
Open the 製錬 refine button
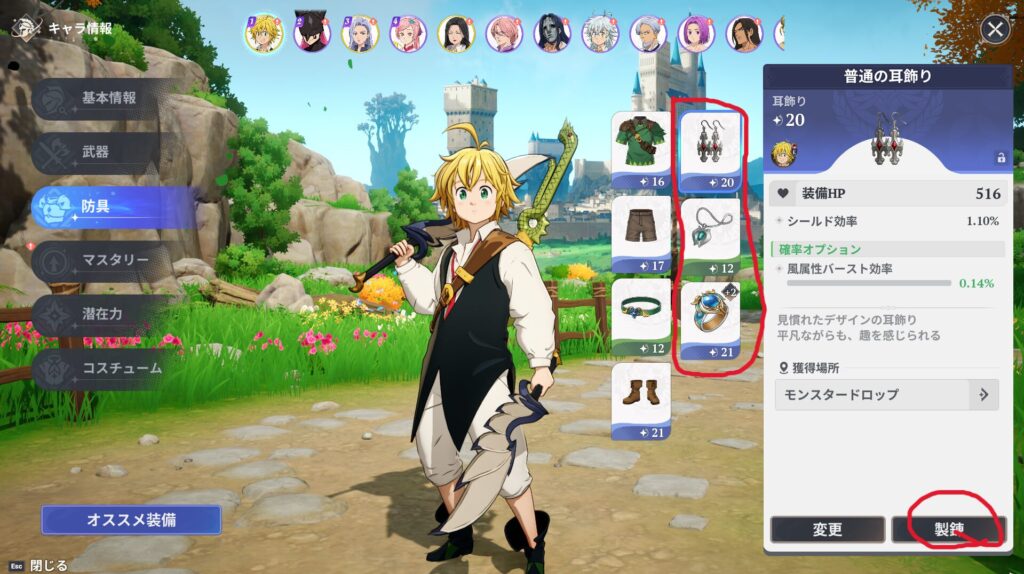(x=946, y=530)
